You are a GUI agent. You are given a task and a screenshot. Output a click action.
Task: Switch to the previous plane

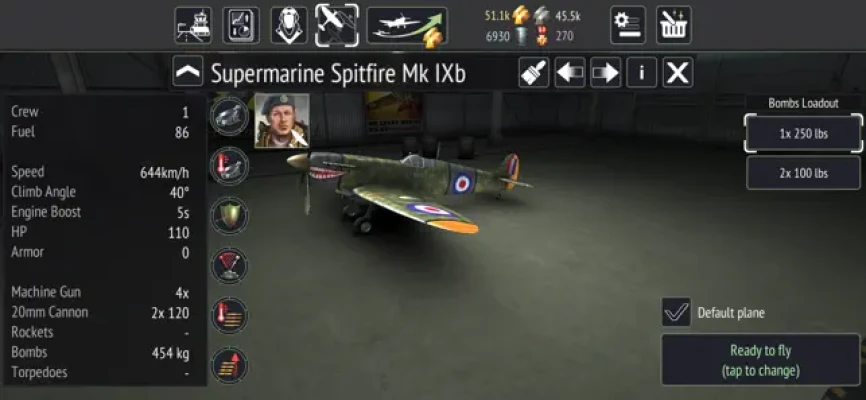click(x=570, y=73)
